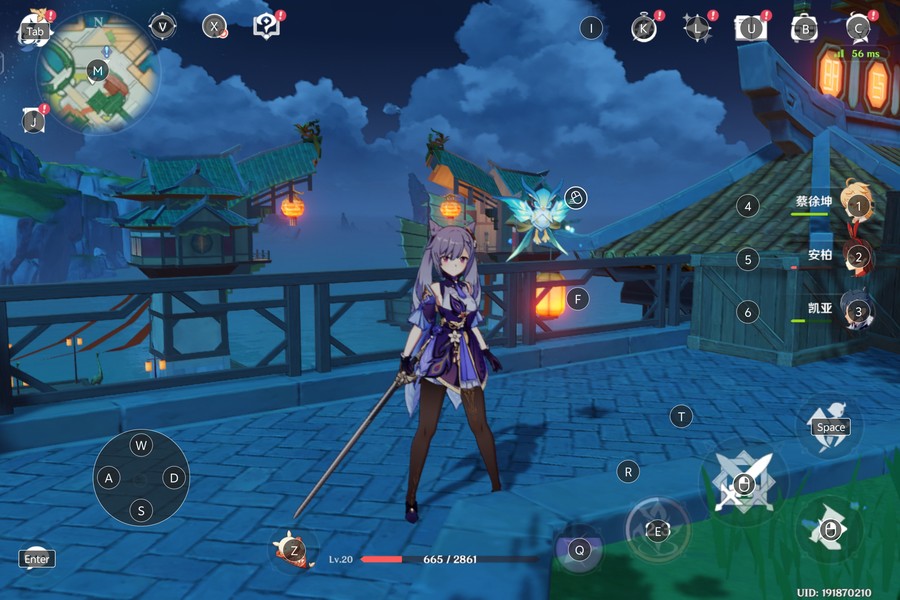Activate the elemental sight eye icon
The height and width of the screenshot is (600, 900).
tap(162, 27)
